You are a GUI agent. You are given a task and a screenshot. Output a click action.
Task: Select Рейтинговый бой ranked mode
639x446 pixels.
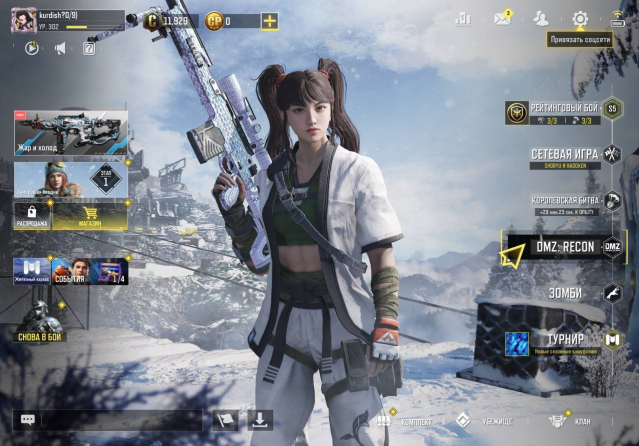tap(562, 113)
